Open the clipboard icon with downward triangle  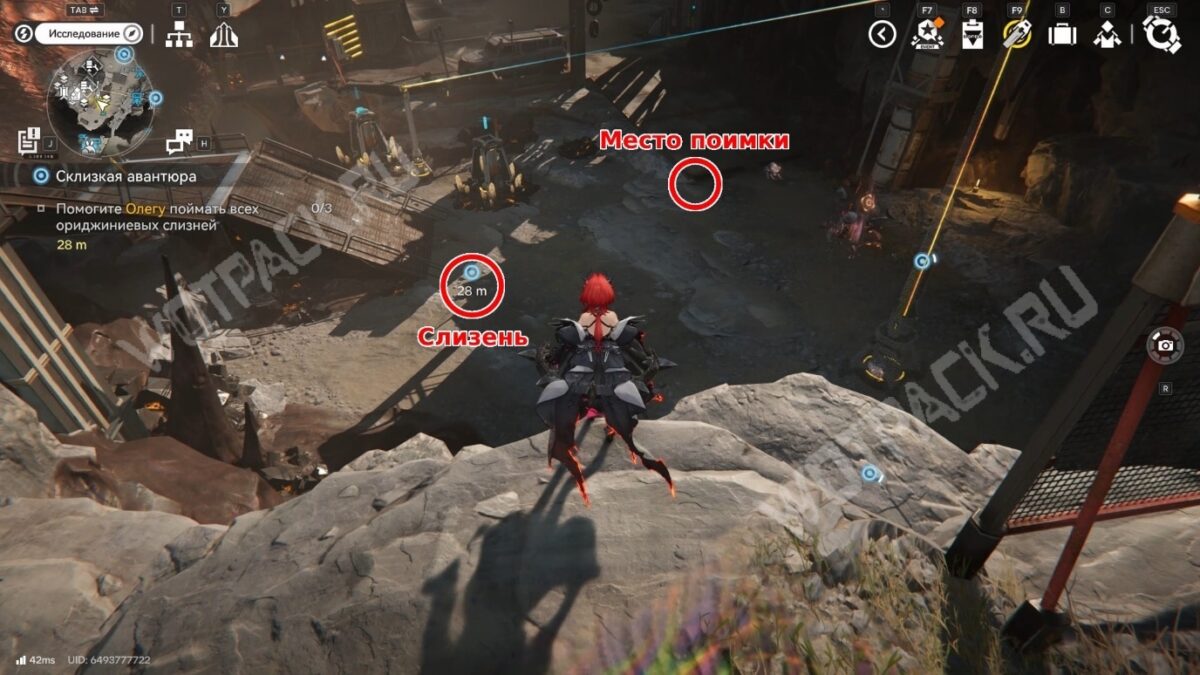click(x=971, y=35)
